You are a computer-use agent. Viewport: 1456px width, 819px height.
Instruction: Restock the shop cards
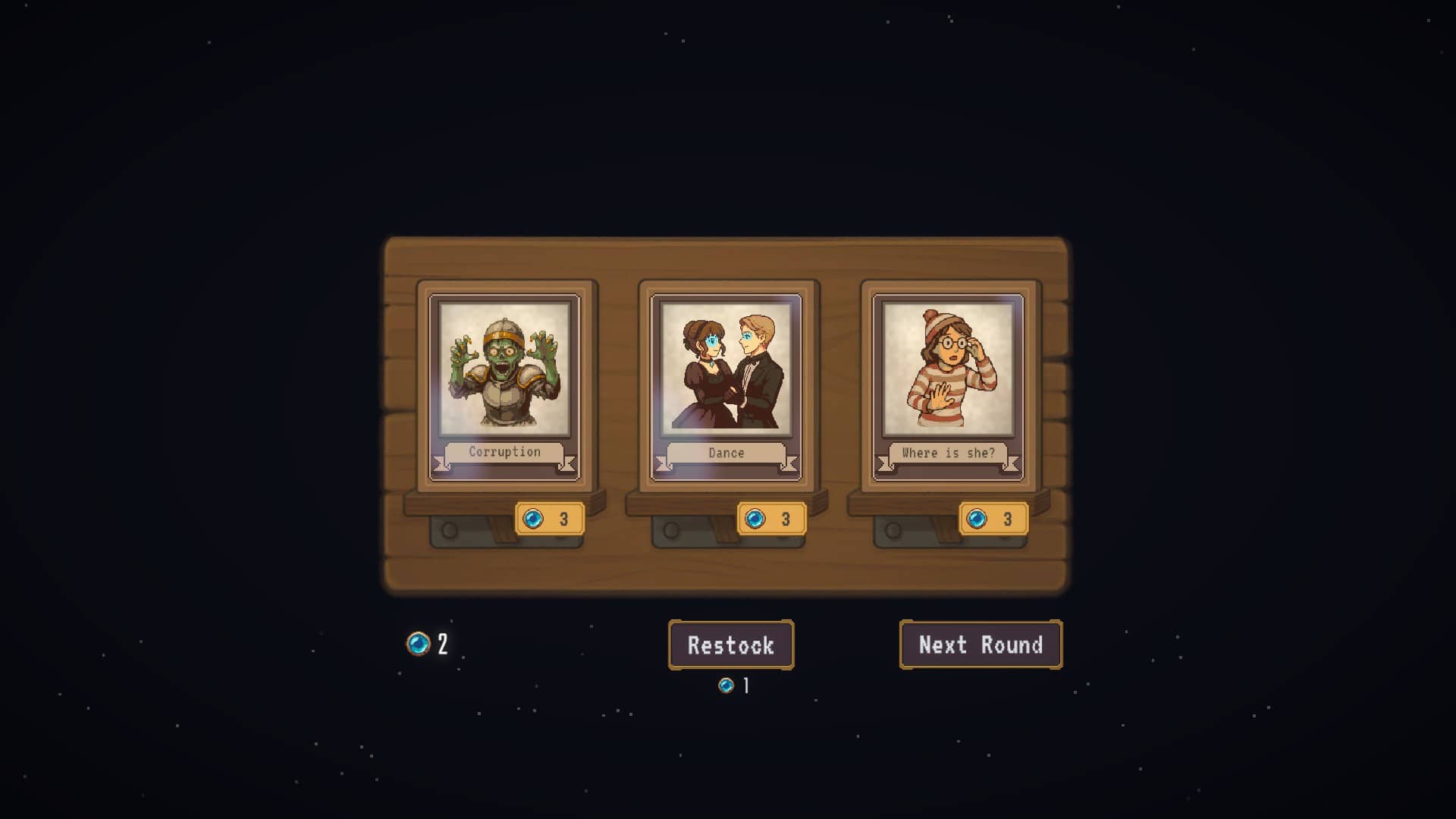731,645
